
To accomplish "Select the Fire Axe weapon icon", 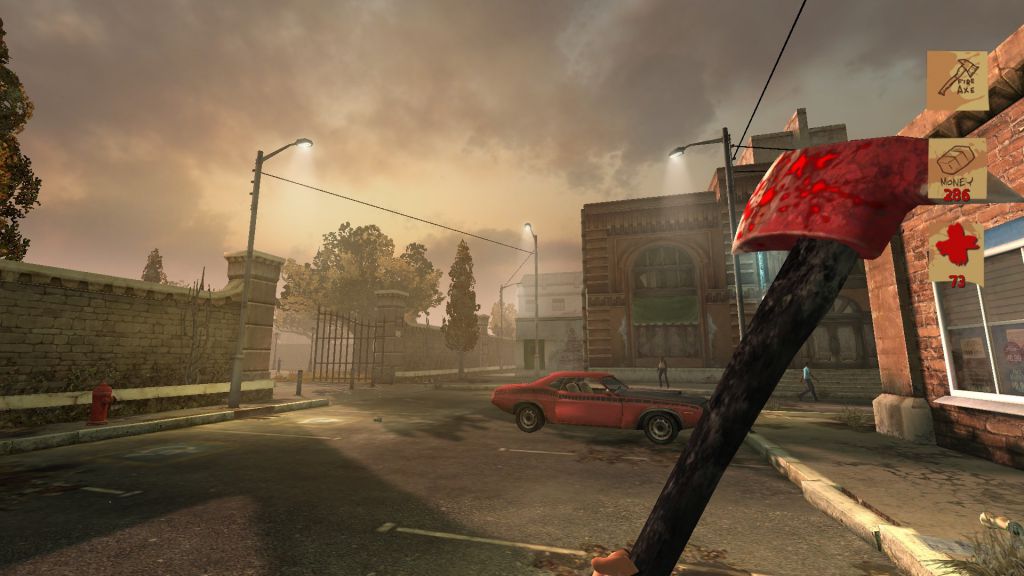I will 957,80.
